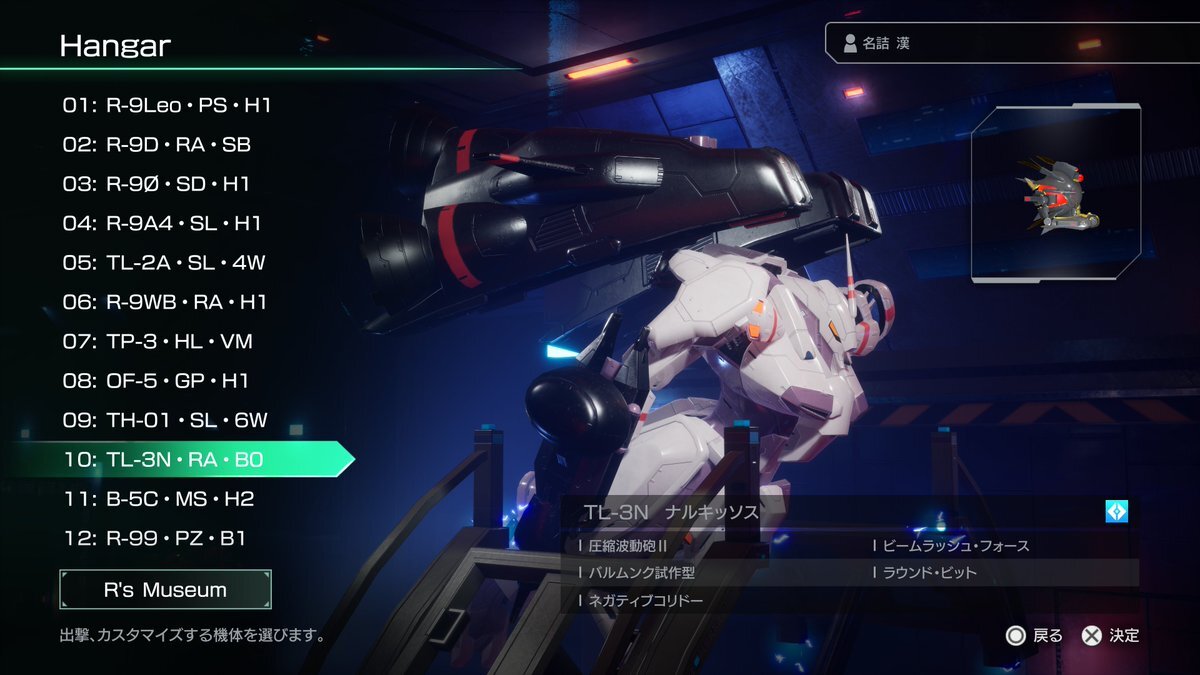Pick hangar slot 07 TP-3
1200x675 pixels.
[x=158, y=342]
